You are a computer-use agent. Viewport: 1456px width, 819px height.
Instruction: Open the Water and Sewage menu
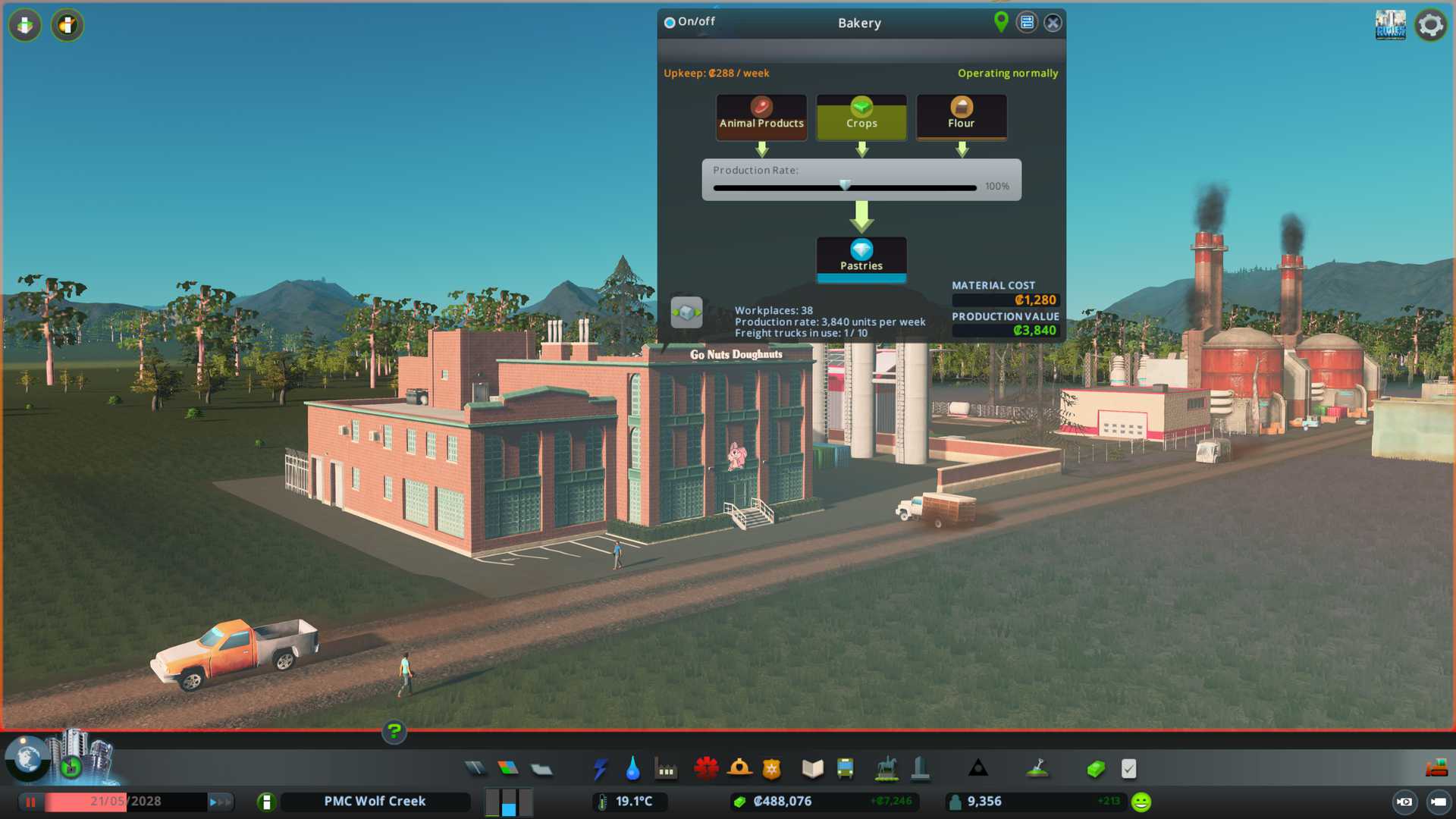(632, 769)
